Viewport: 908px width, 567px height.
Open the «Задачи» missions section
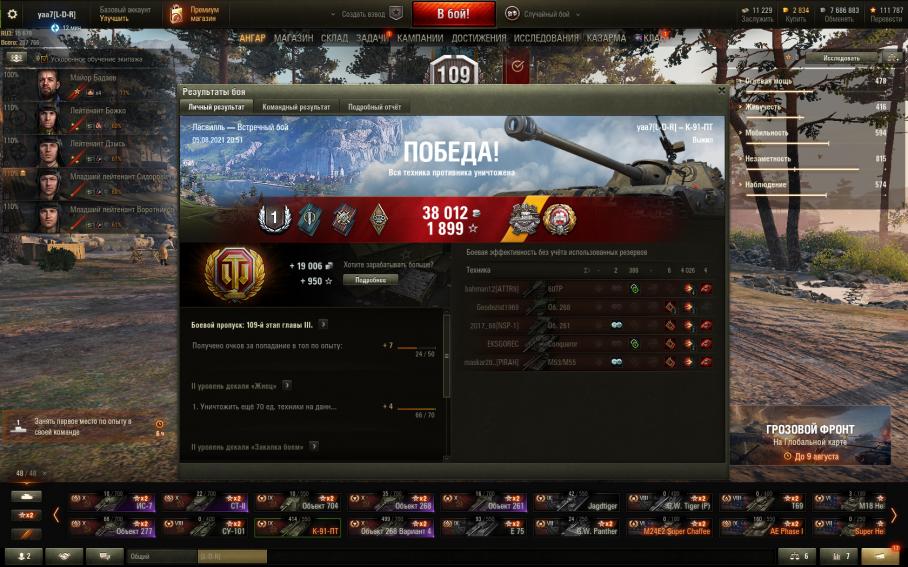372,38
